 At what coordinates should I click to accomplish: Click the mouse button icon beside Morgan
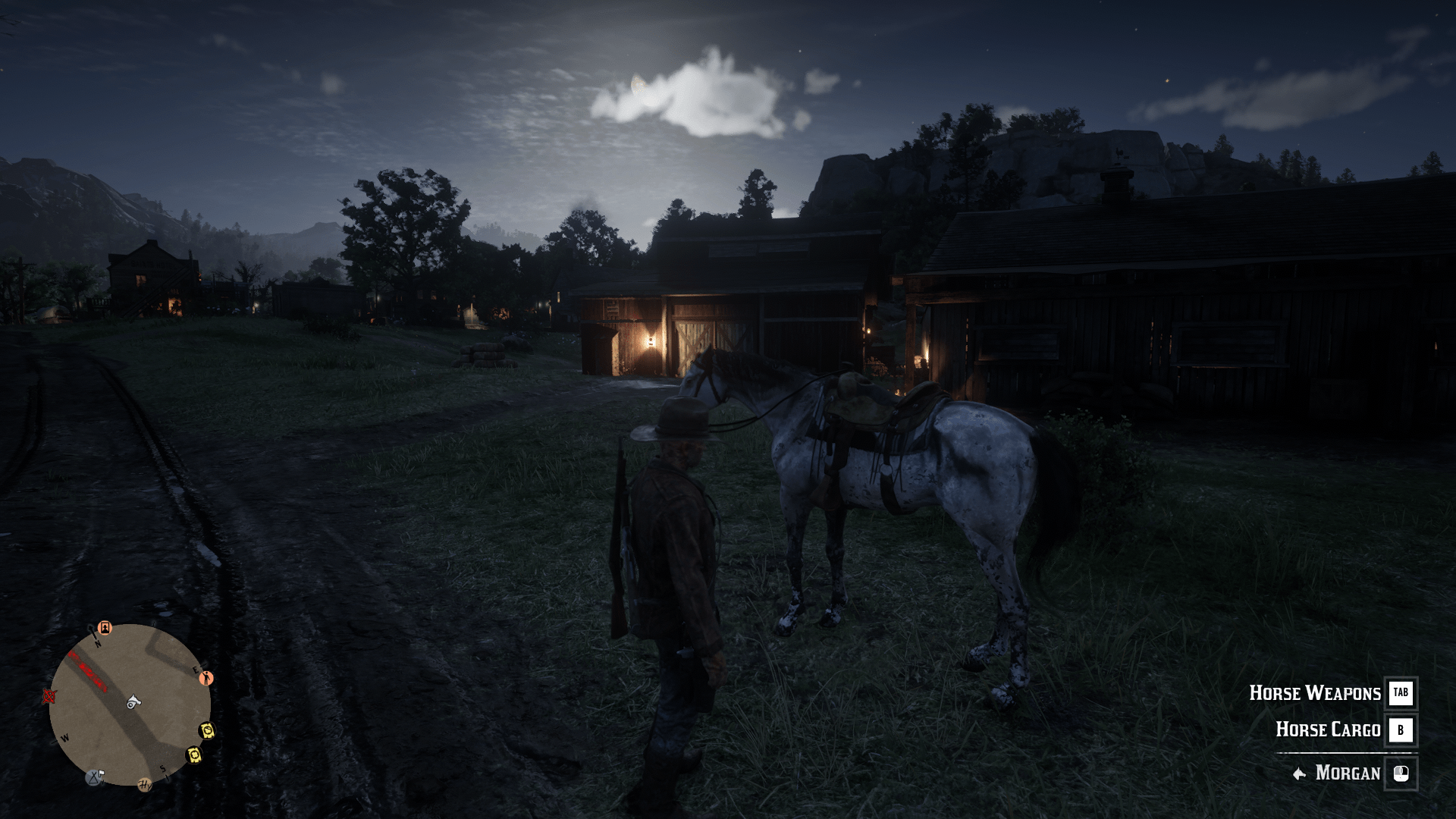[x=1402, y=773]
